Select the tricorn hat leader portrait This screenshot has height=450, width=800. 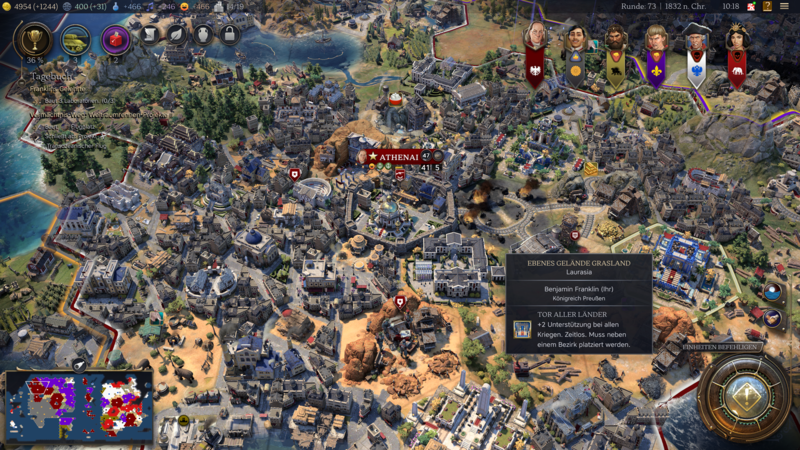[696, 42]
